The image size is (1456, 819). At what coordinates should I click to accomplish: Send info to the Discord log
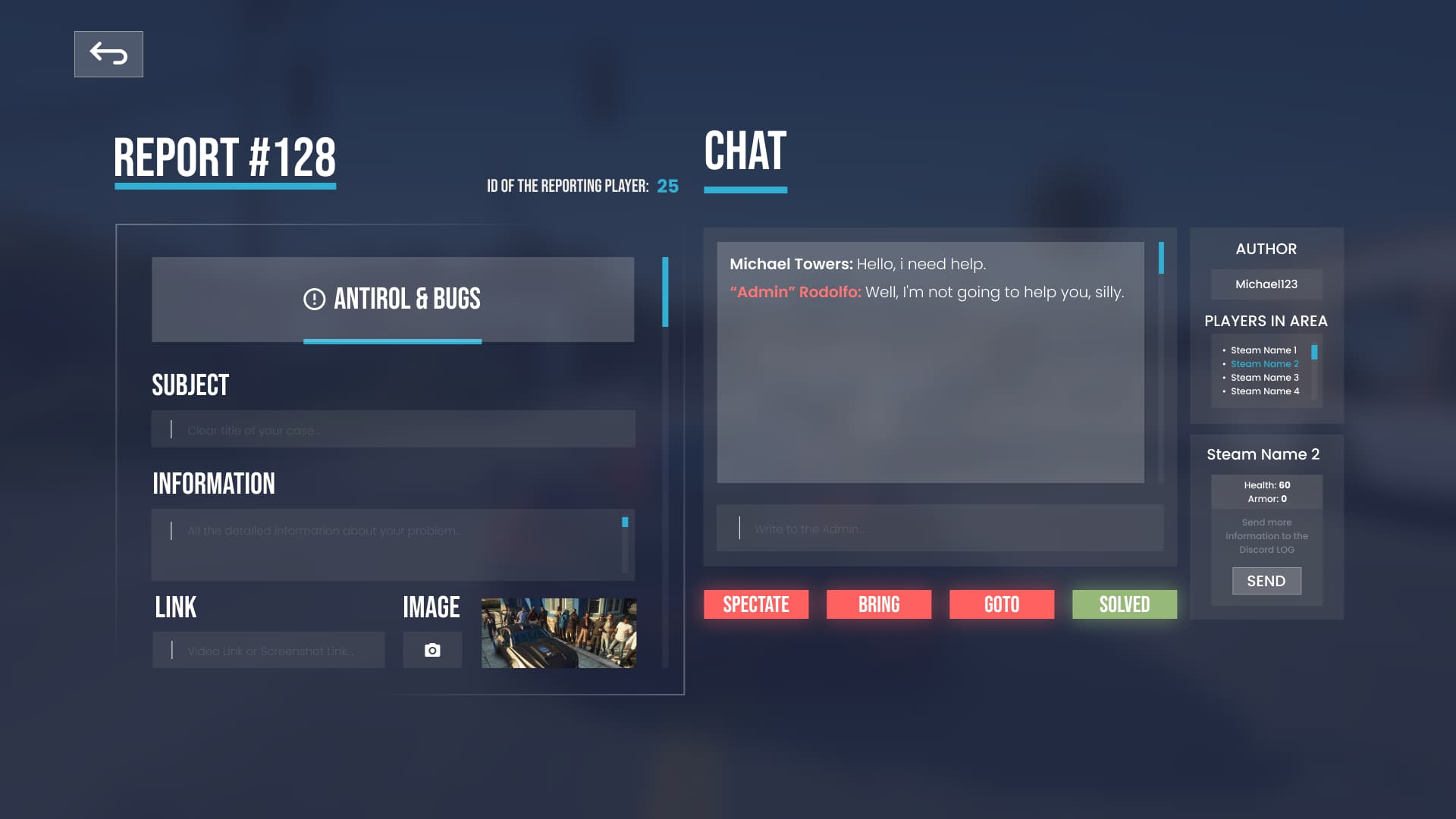(1266, 581)
